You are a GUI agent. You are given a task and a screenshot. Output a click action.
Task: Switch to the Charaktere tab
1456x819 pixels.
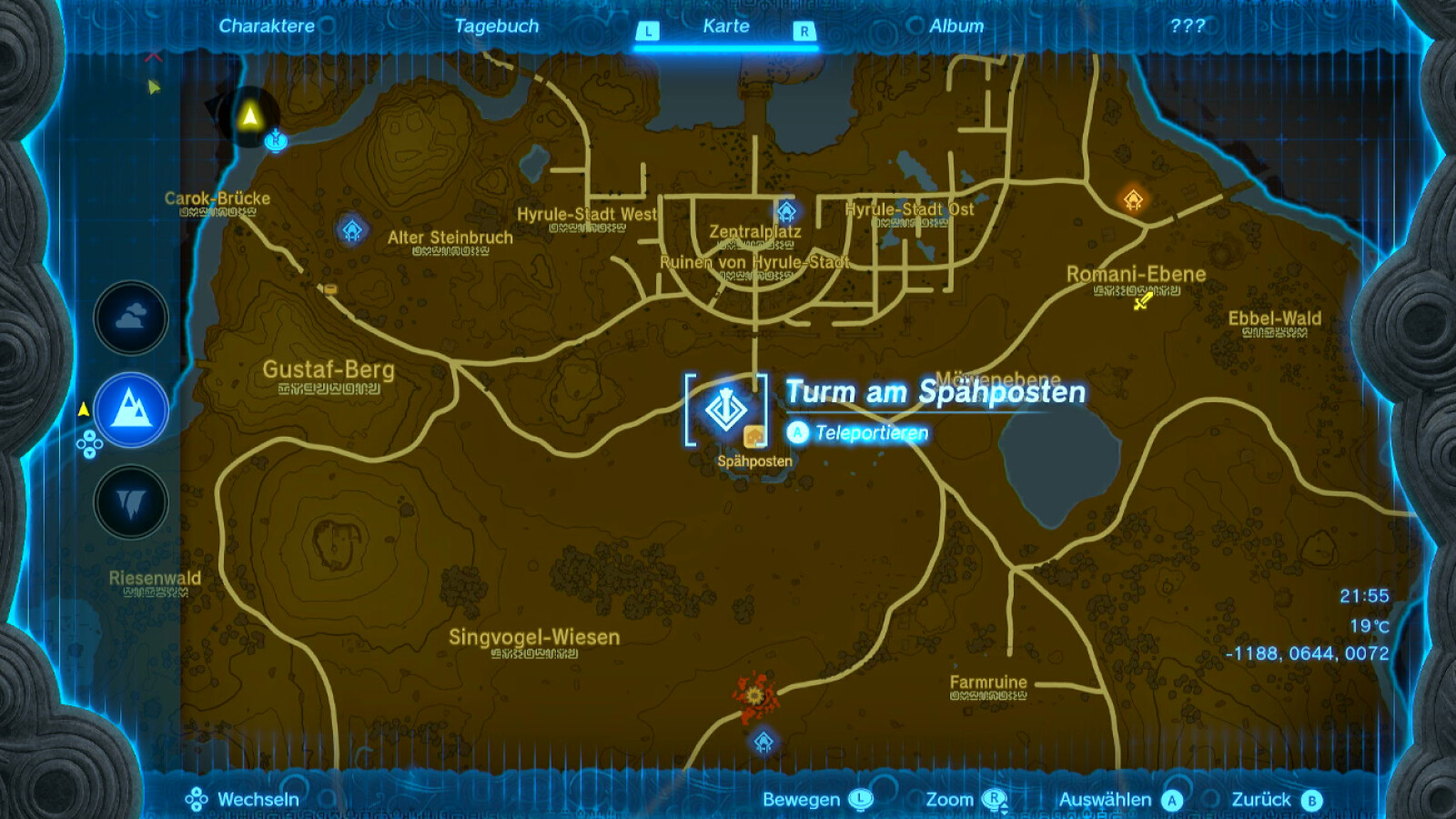(x=266, y=25)
